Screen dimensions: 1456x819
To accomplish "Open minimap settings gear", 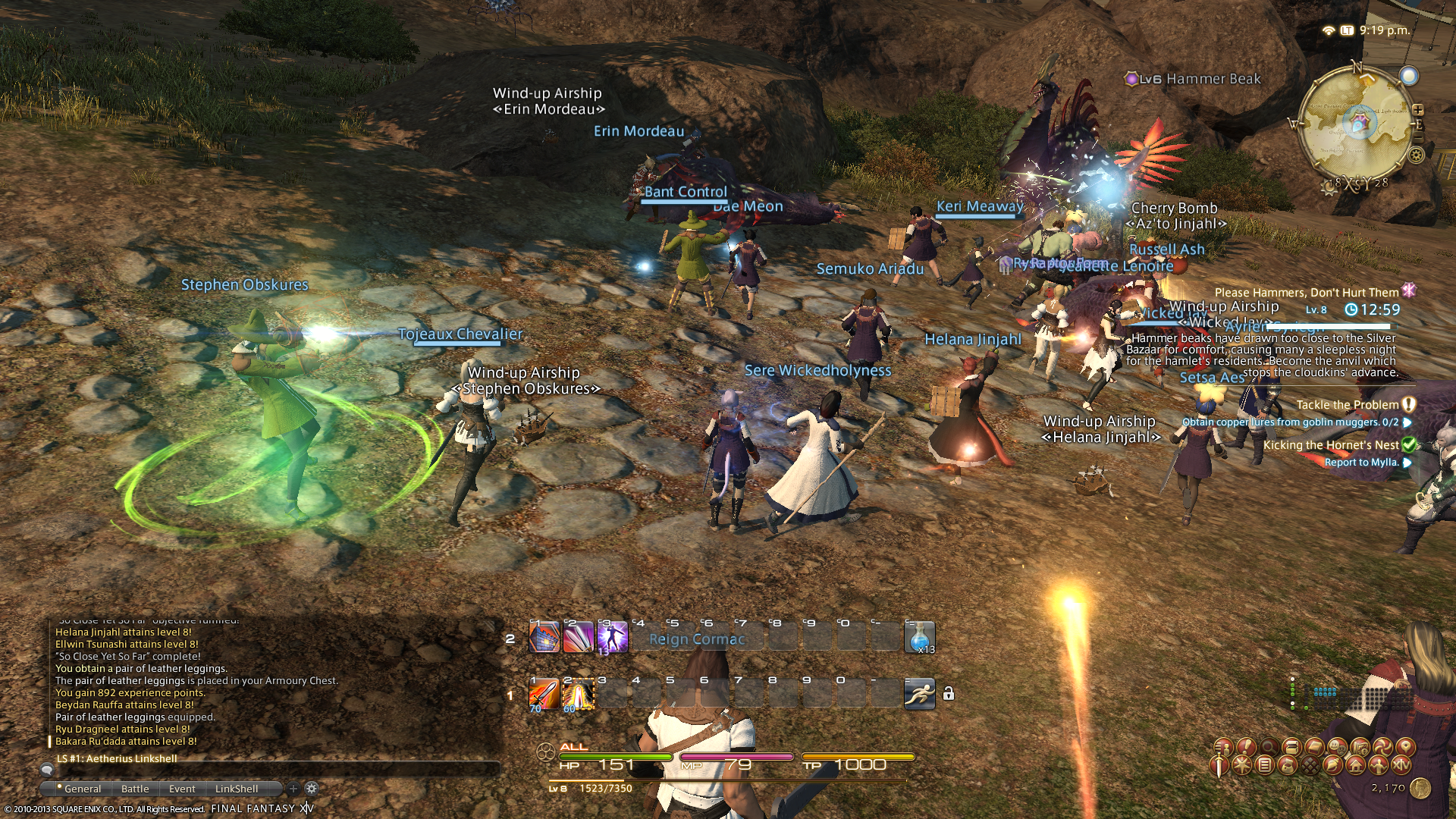I will point(1416,155).
